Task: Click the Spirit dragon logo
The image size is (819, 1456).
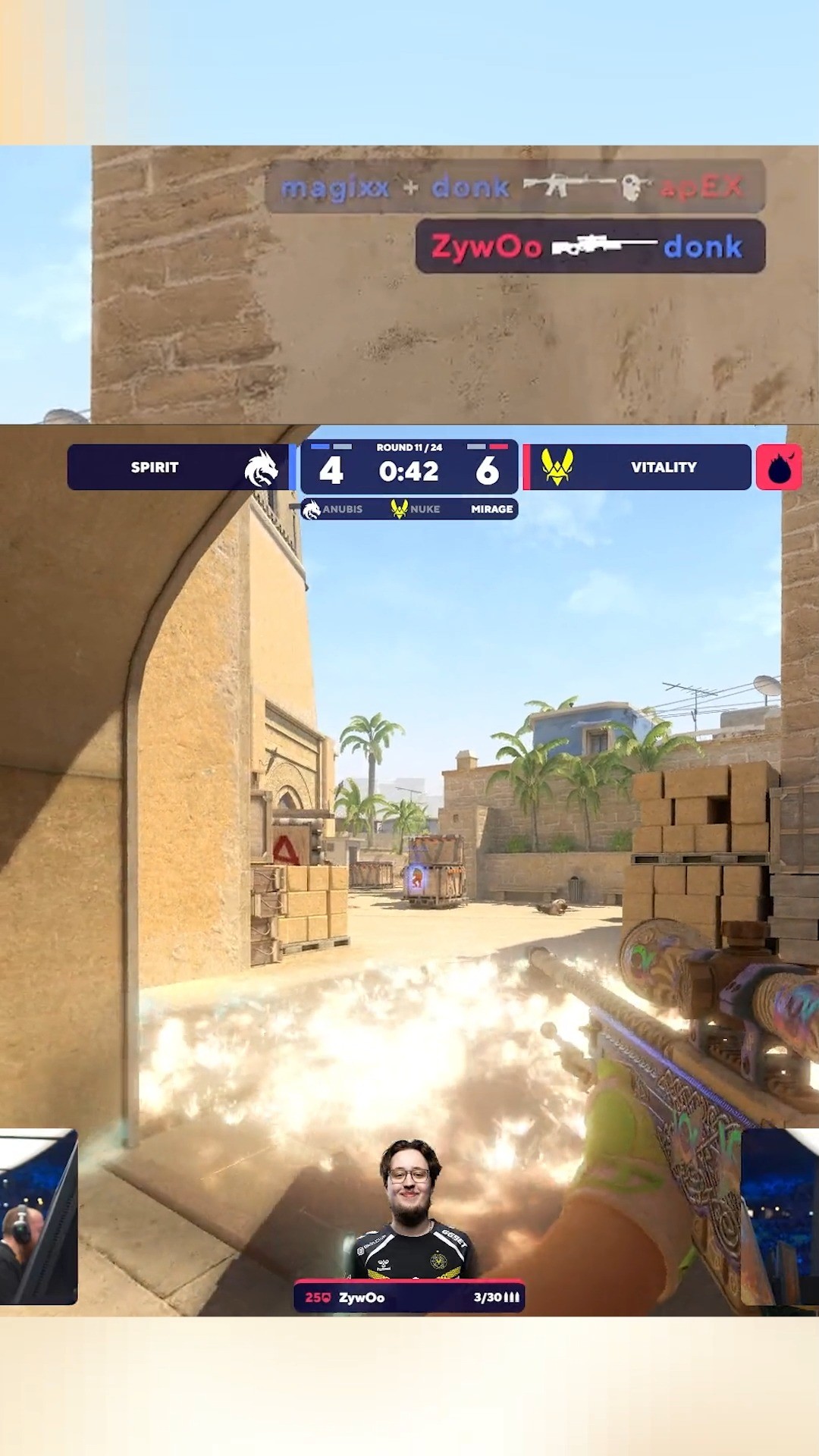Action: click(261, 467)
